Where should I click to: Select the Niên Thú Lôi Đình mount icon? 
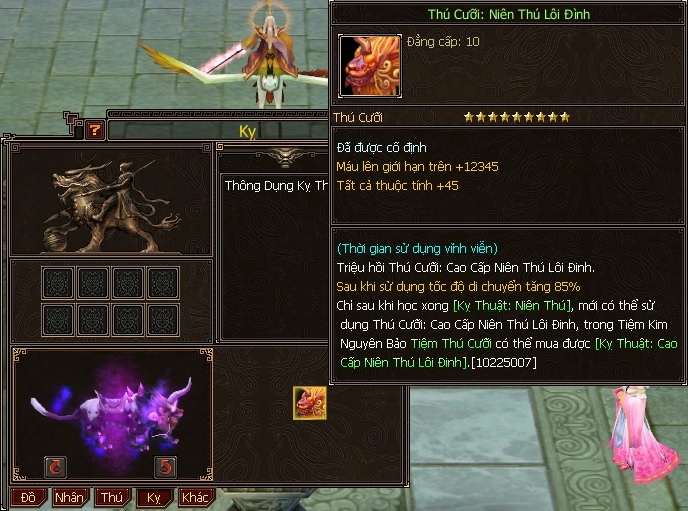click(309, 402)
